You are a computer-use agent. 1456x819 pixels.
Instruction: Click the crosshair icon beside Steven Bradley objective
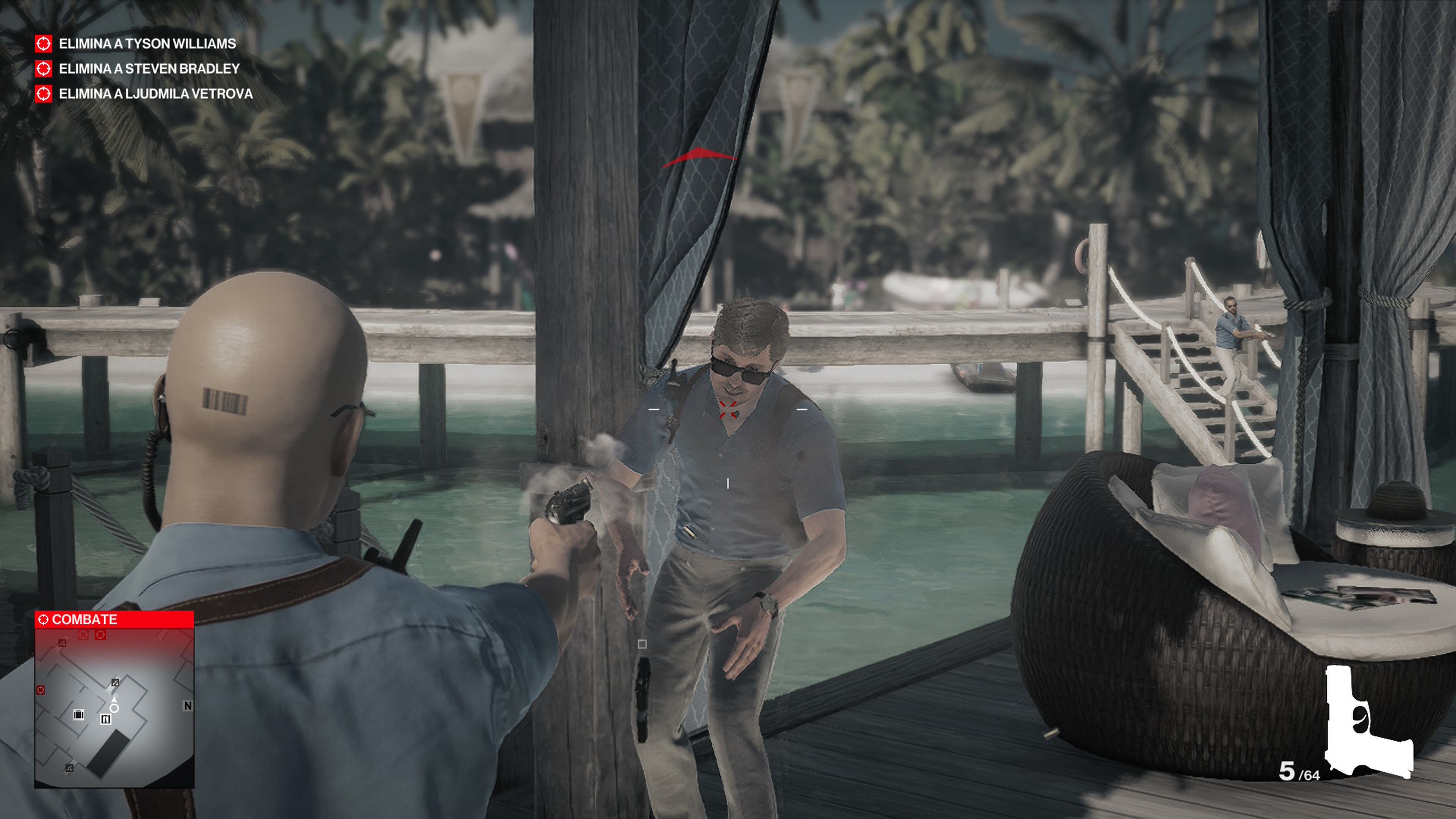click(44, 69)
